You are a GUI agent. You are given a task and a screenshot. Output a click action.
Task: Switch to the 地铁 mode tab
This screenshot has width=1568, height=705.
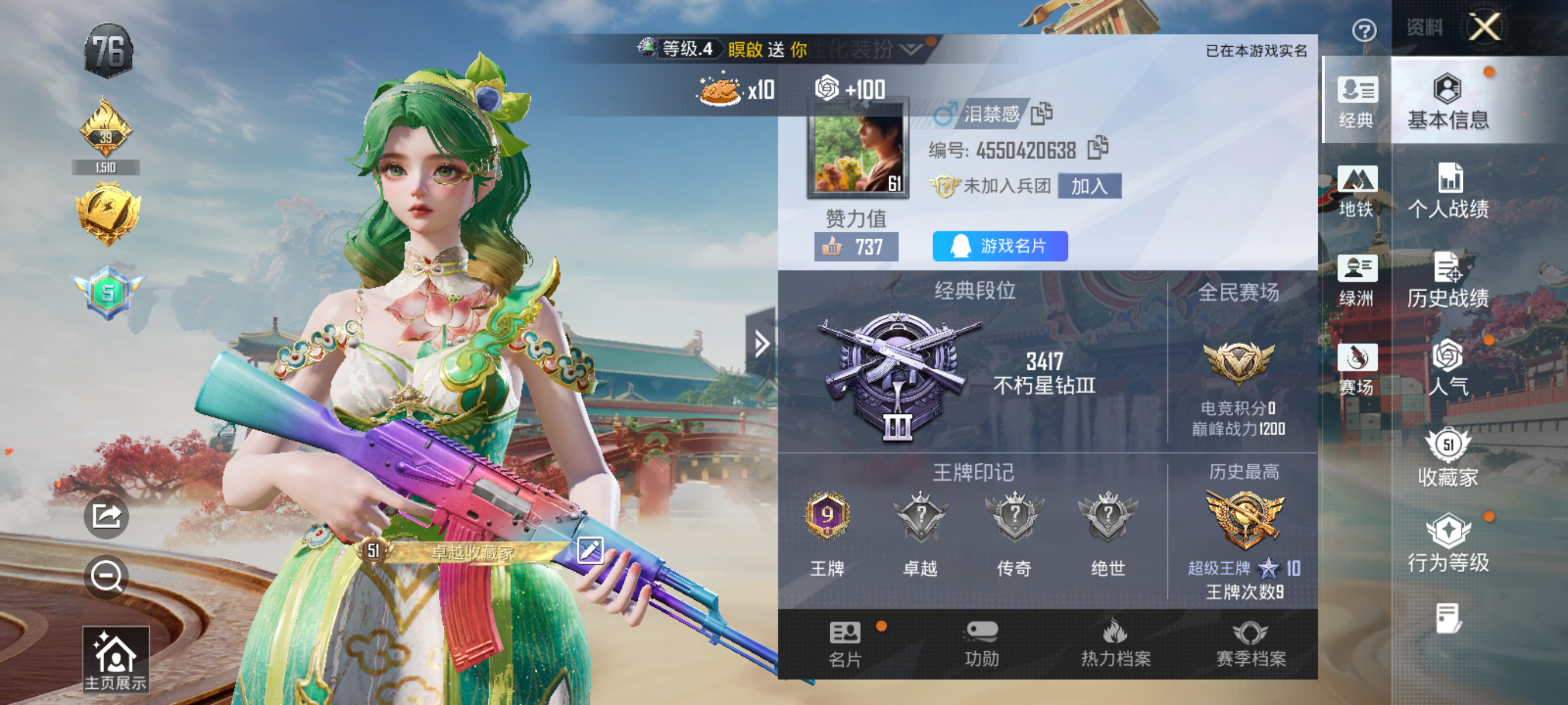coord(1357,191)
